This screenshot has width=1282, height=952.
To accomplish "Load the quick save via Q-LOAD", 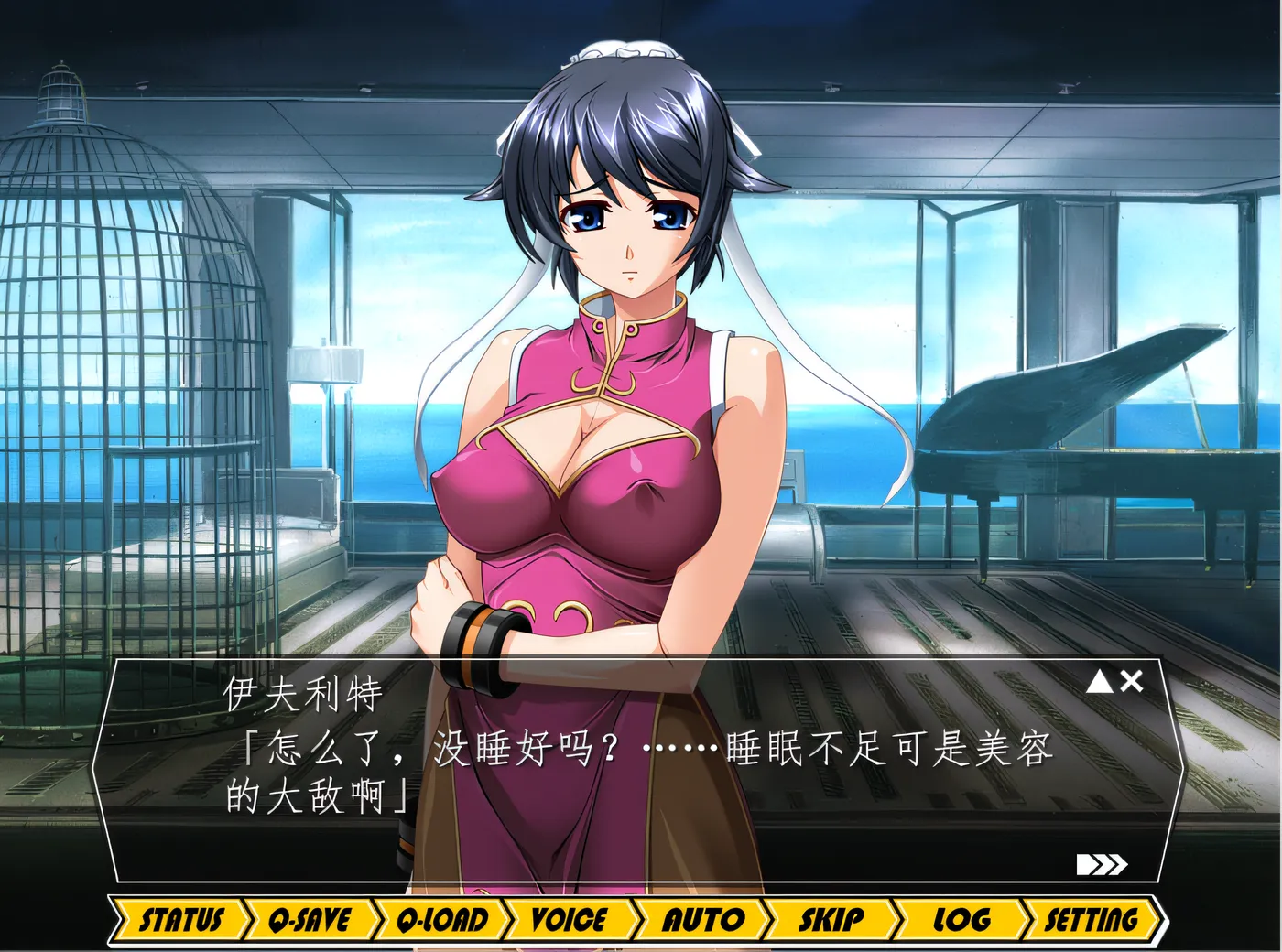I will coord(441,919).
